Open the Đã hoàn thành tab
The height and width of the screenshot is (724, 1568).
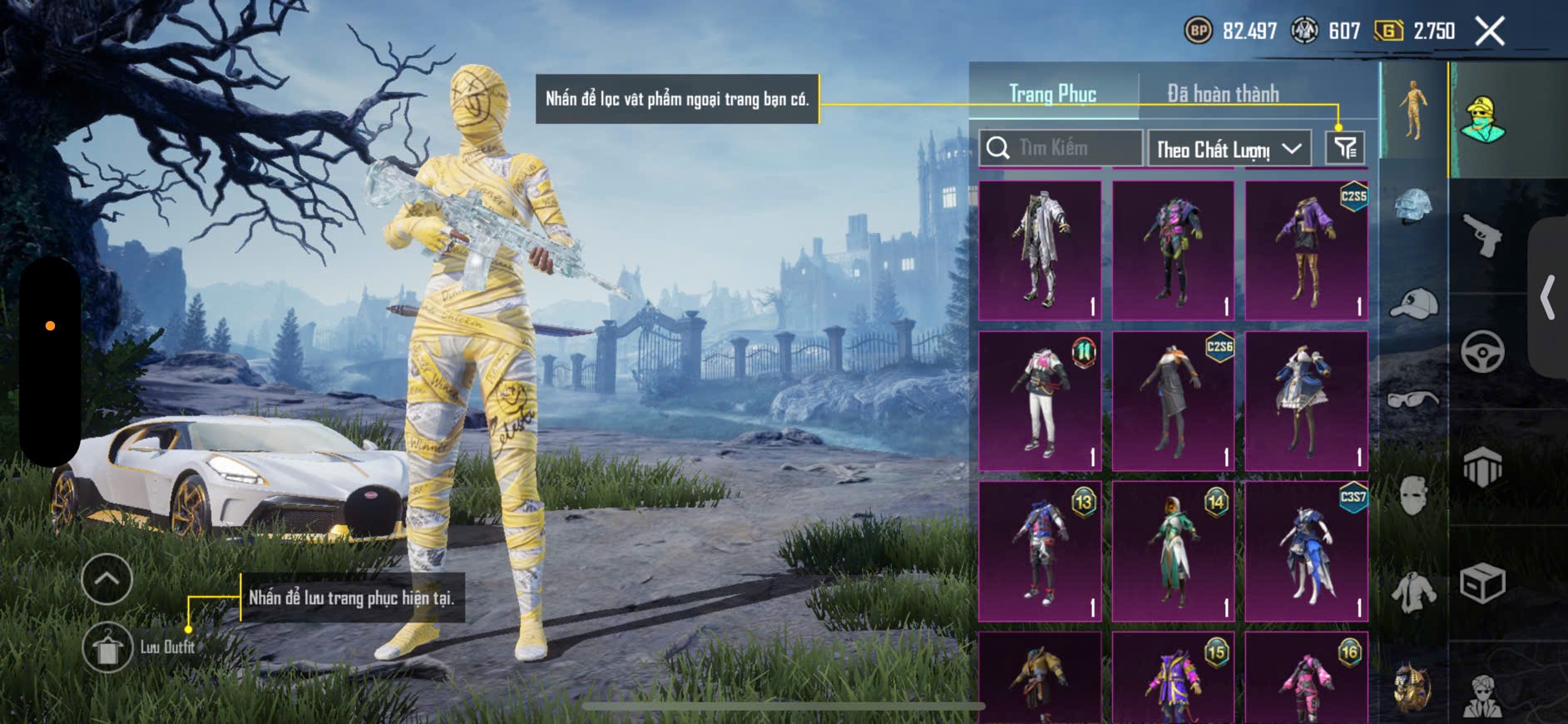pyautogui.click(x=1222, y=93)
